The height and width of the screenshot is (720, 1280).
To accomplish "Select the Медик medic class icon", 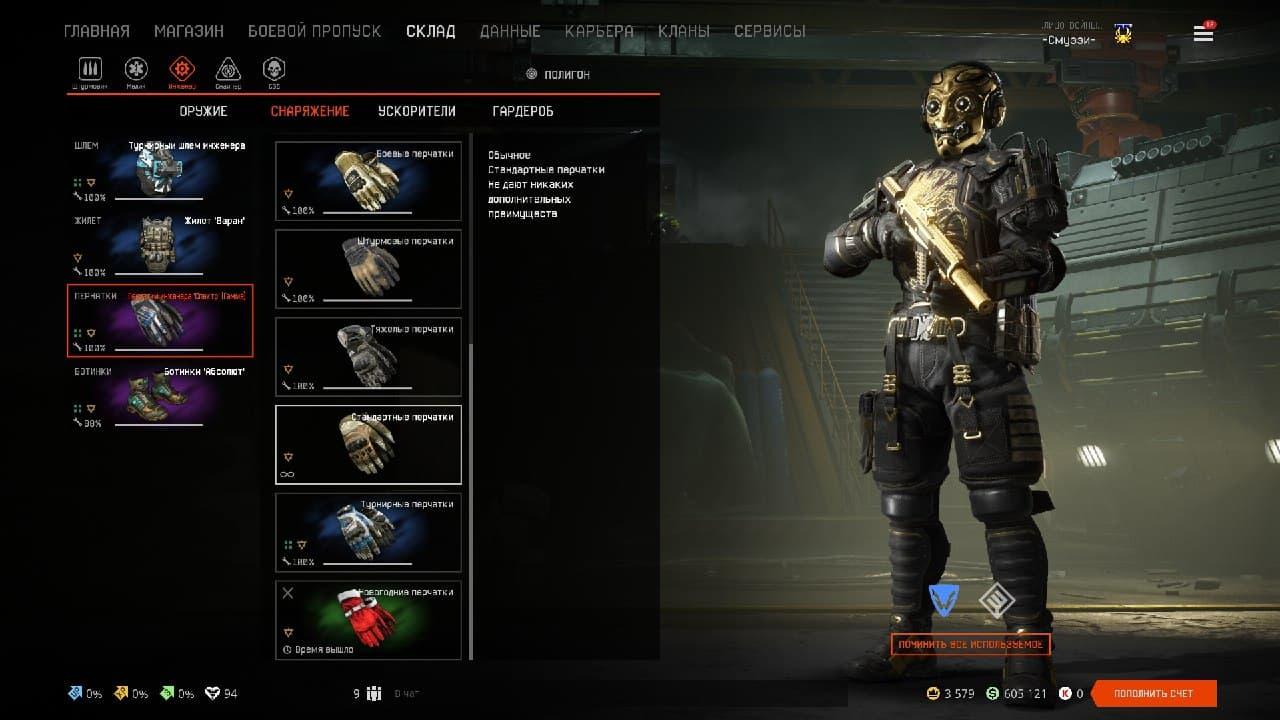I will 136,70.
